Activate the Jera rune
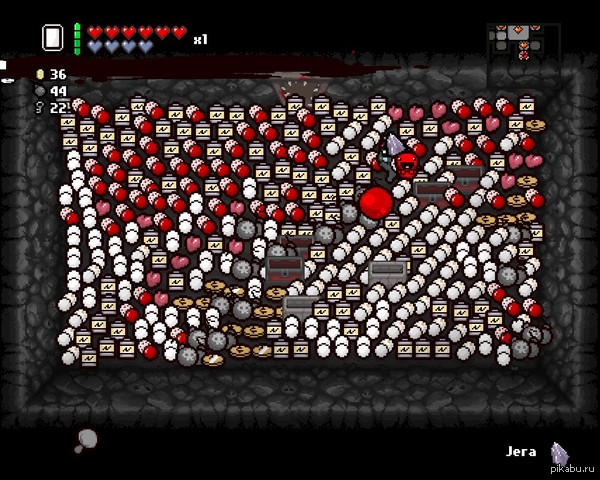 pos(560,454)
